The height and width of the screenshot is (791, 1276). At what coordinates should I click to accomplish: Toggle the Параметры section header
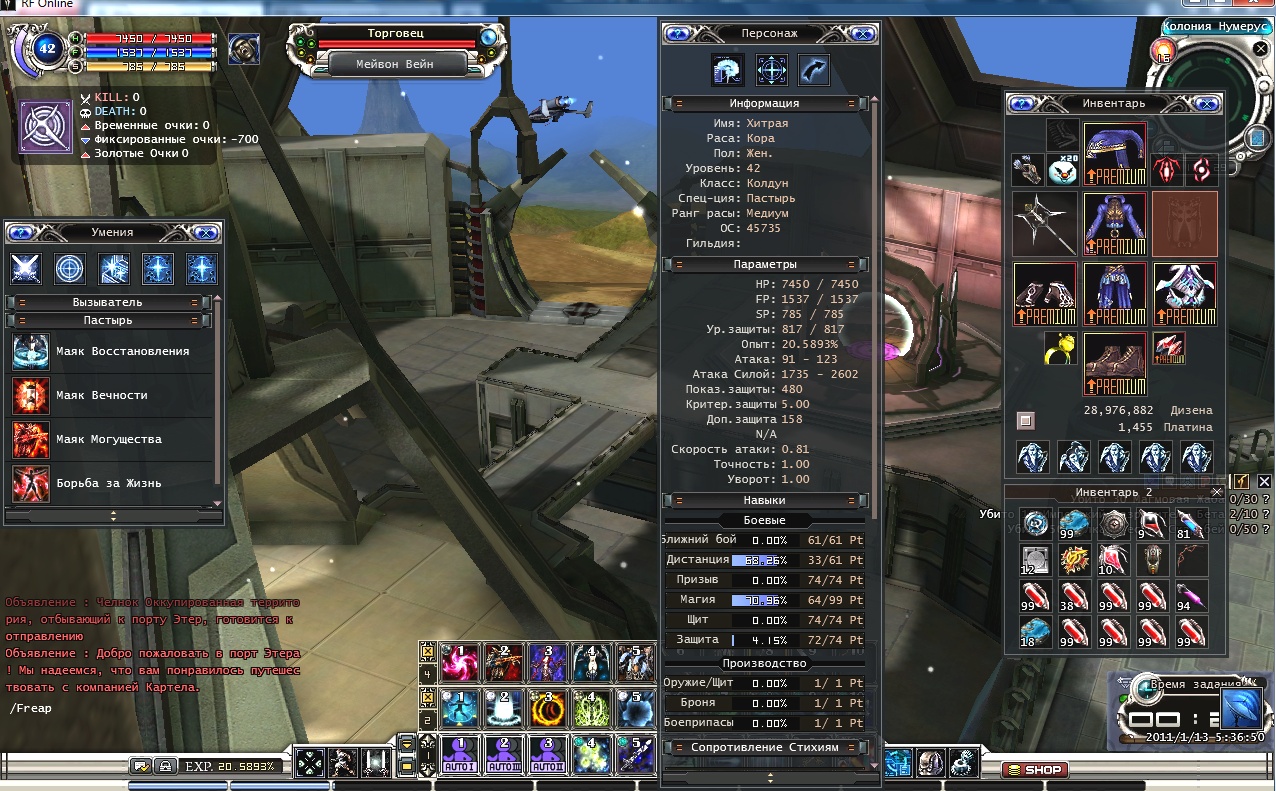tap(765, 264)
